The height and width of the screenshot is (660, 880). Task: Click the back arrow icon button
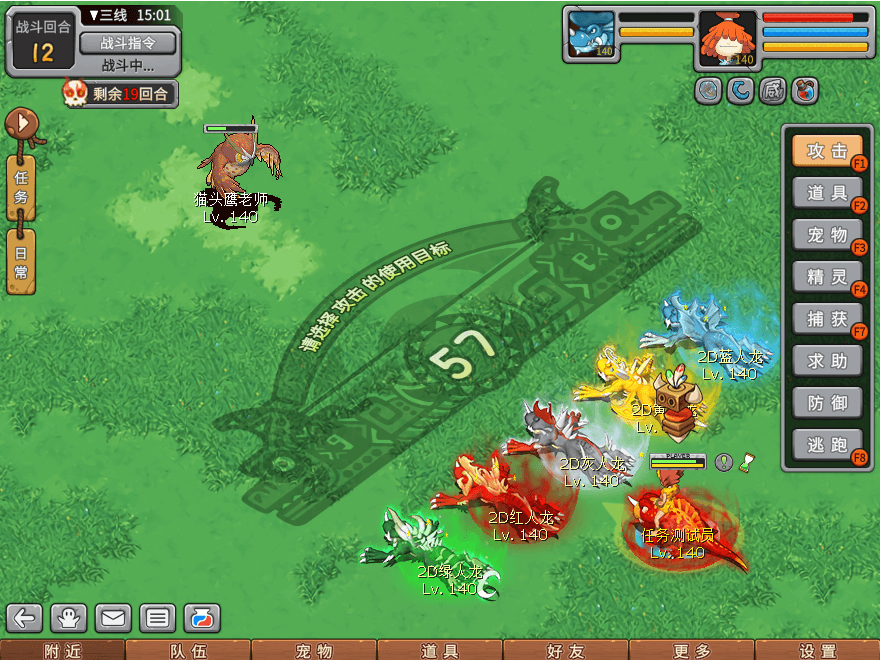[25, 618]
